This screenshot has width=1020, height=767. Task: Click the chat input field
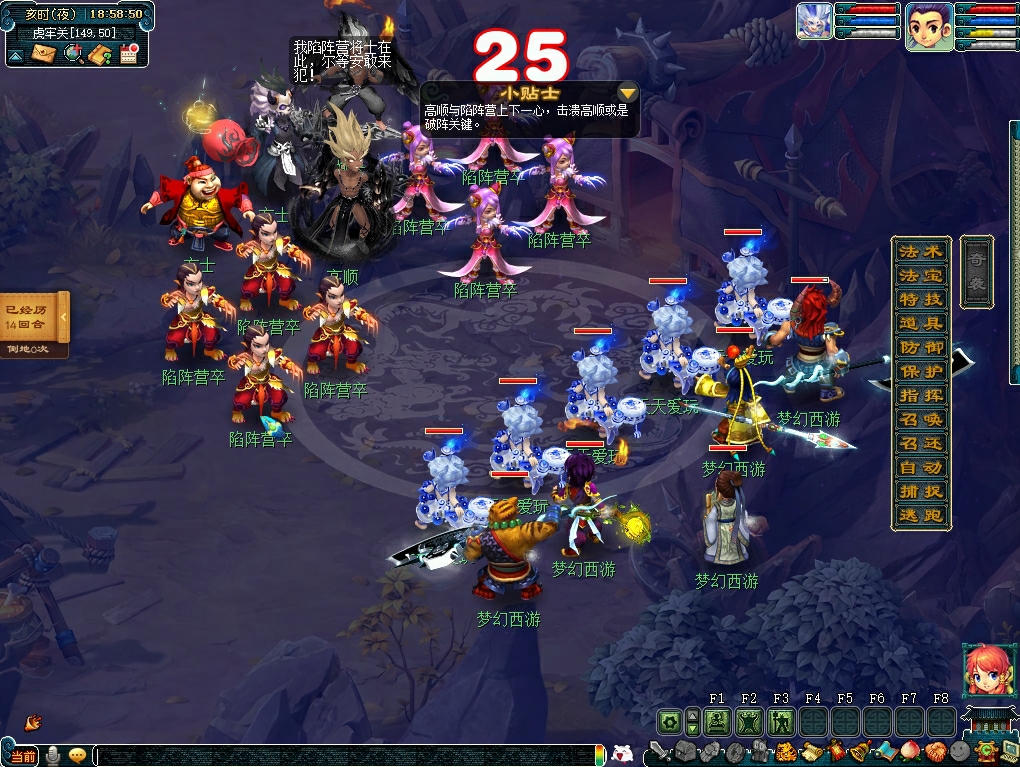coord(340,756)
